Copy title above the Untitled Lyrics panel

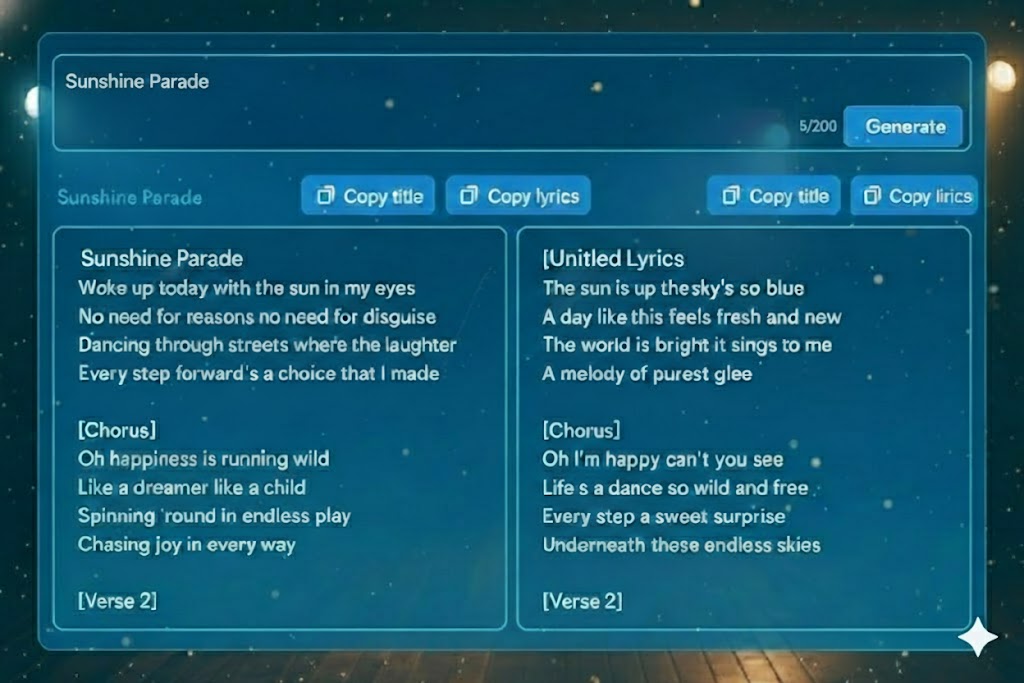(774, 196)
